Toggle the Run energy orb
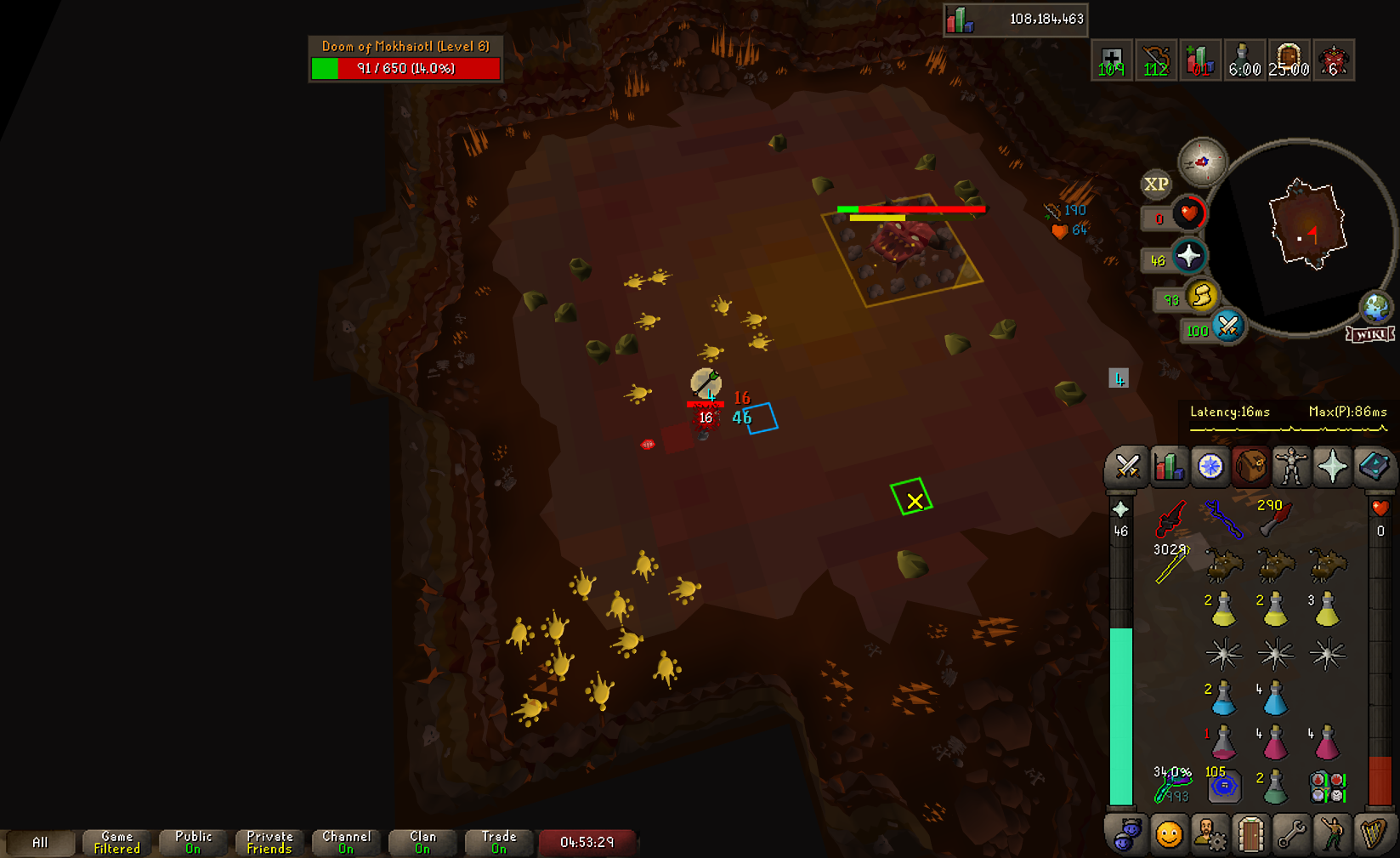This screenshot has height=858, width=1400. click(x=1201, y=296)
